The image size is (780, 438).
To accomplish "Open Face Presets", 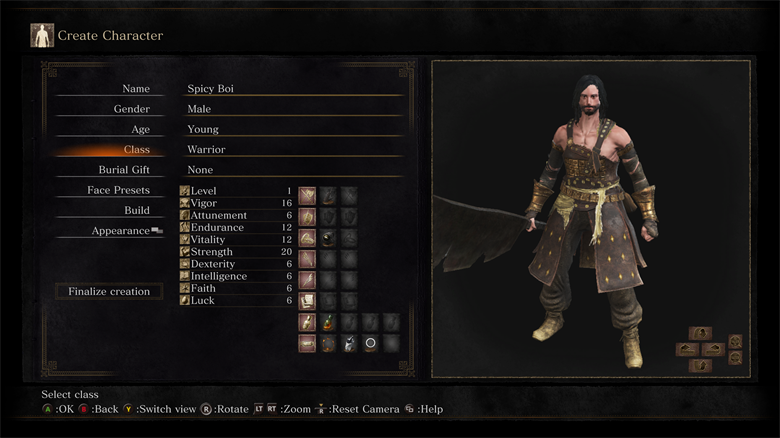I will pos(118,190).
